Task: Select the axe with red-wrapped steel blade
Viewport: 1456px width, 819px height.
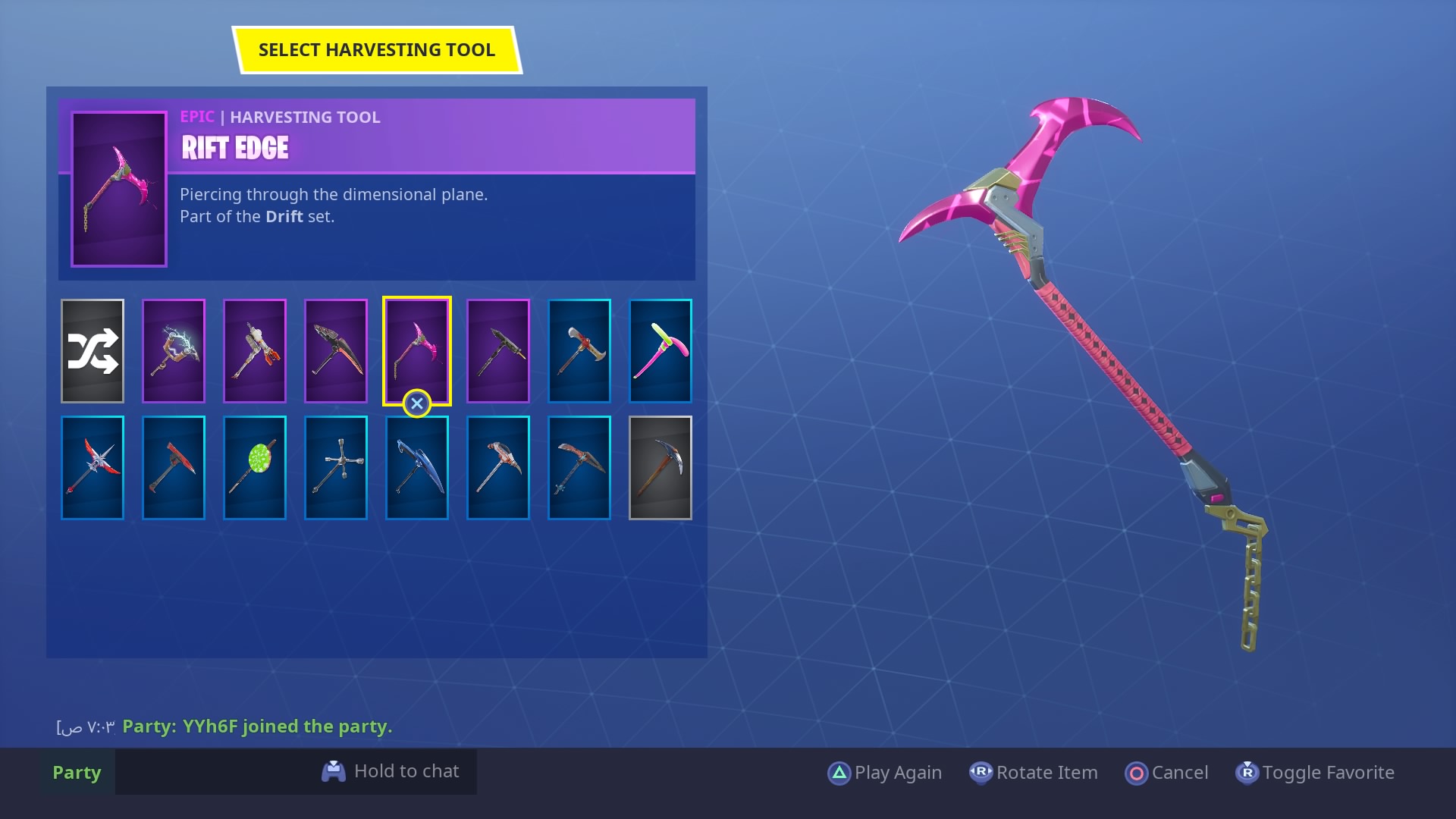Action: click(579, 350)
